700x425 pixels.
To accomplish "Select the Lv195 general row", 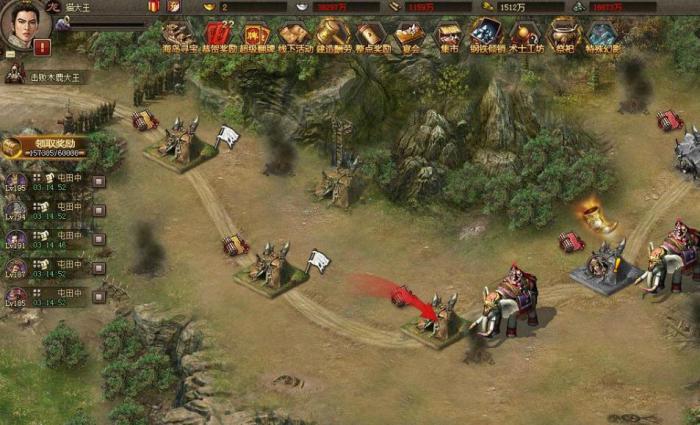I will click(50, 182).
